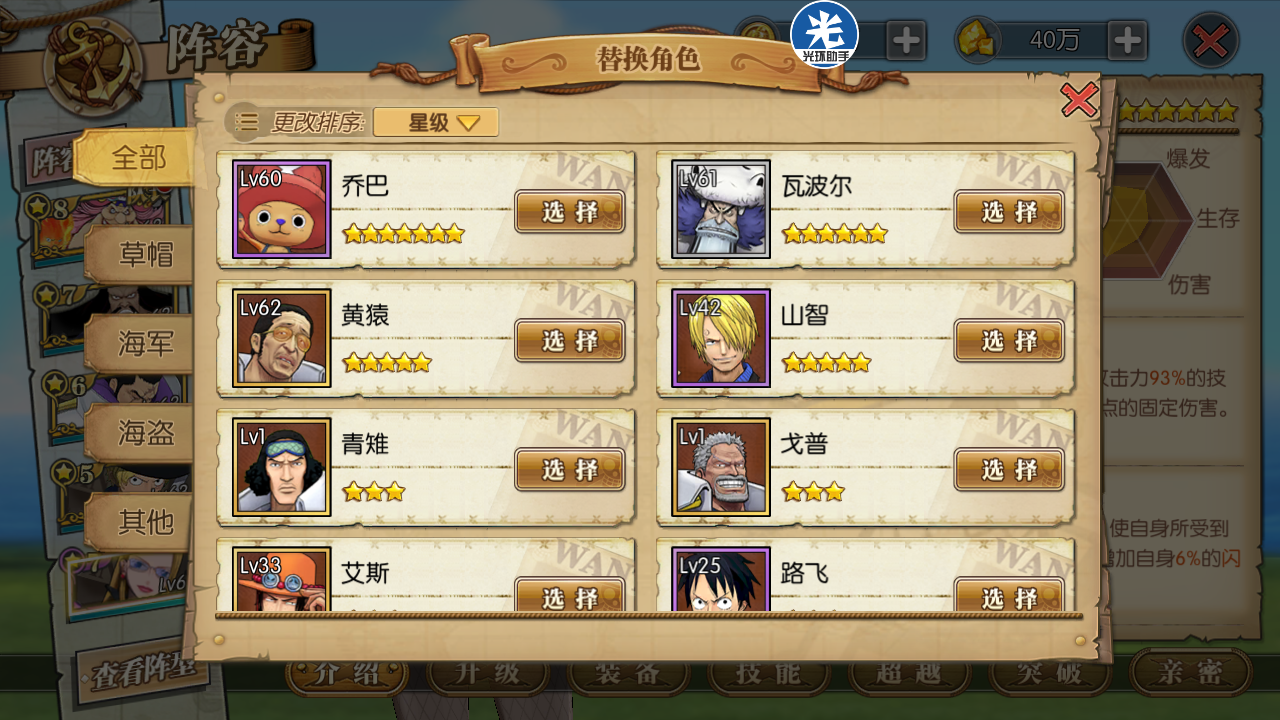Click Kizaru's Lv62 portrait thumbnail
This screenshot has height=720, width=1280.
tap(281, 339)
